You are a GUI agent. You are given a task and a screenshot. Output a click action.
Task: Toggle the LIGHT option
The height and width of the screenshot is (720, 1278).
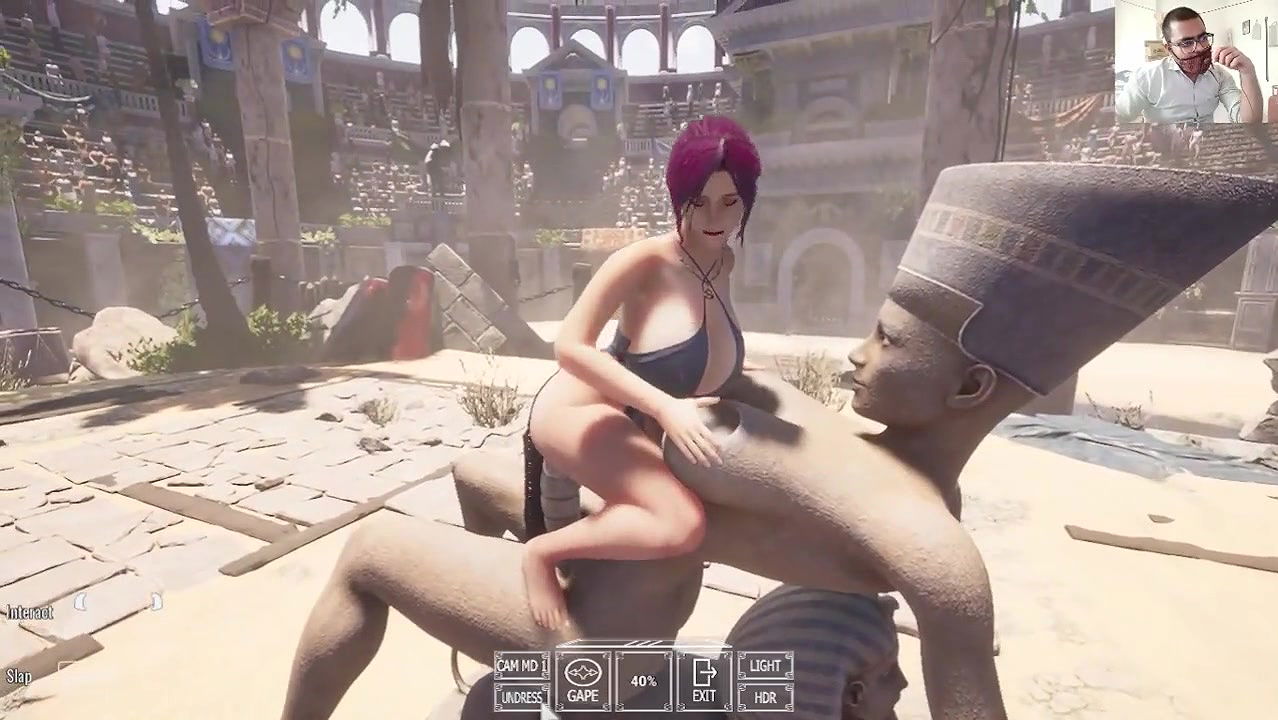(x=765, y=665)
